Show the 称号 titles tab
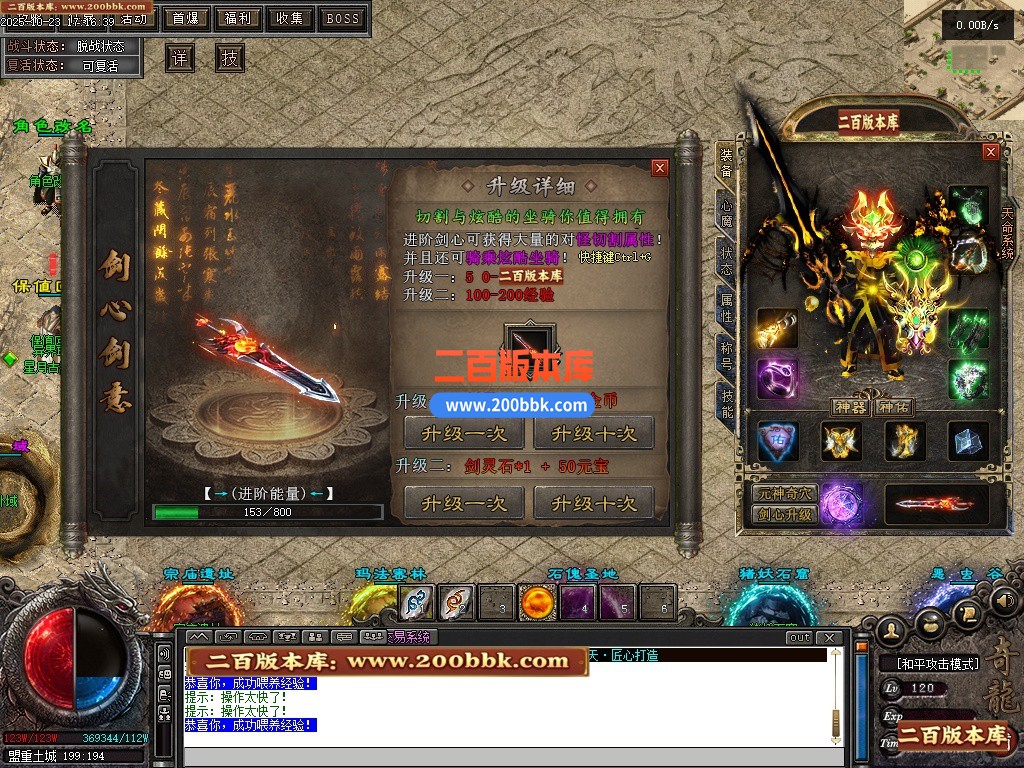 coord(726,355)
